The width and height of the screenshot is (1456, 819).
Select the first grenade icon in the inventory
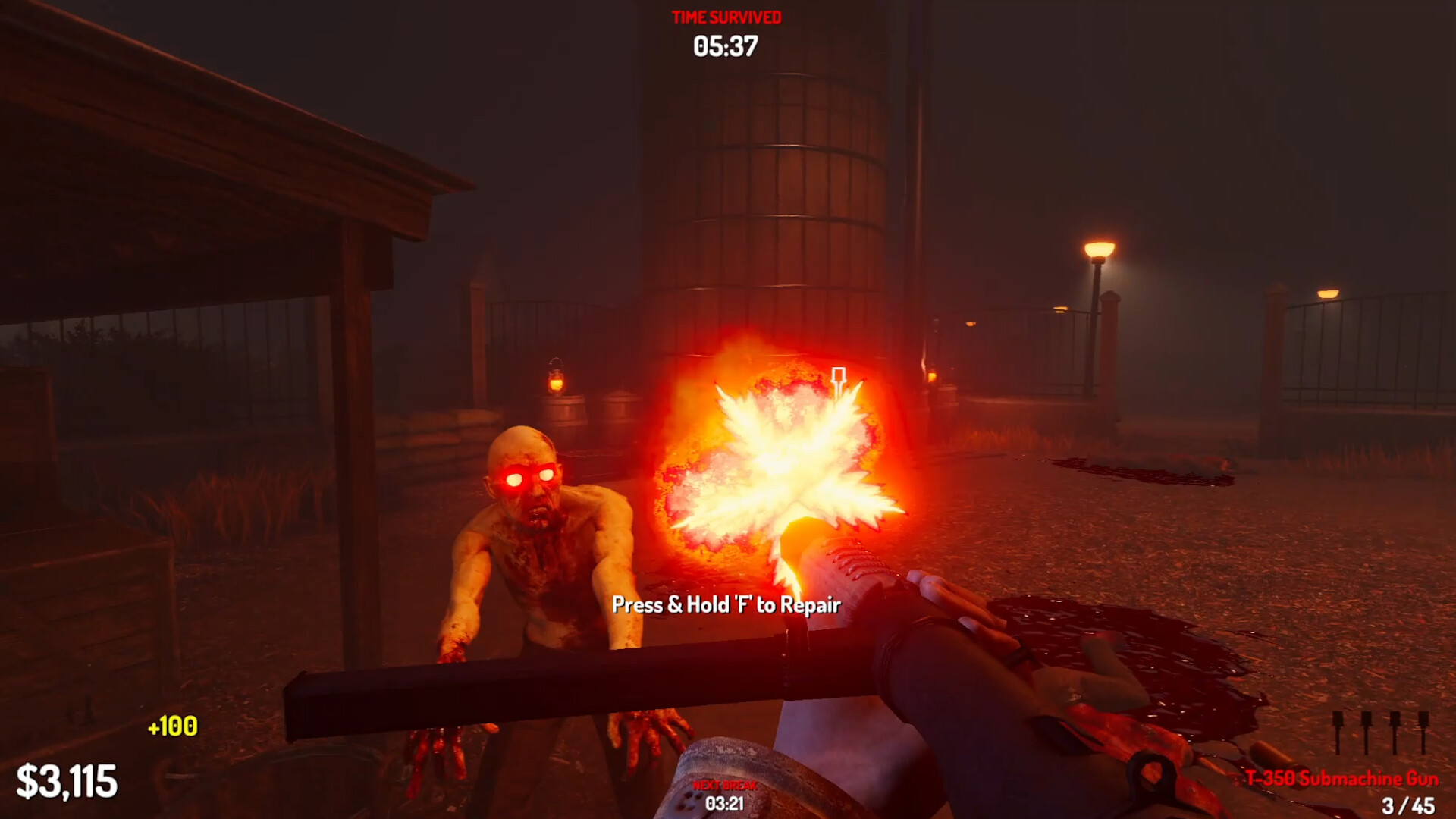click(x=1338, y=732)
